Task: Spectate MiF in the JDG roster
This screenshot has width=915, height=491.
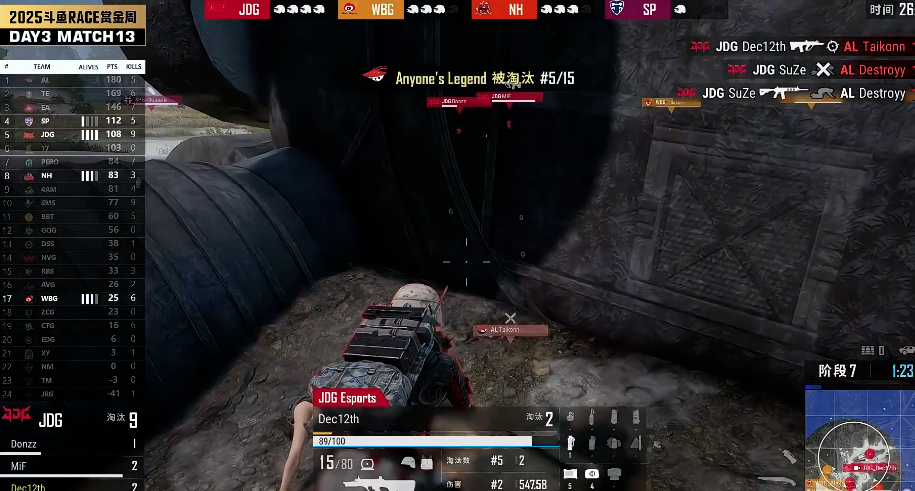Action: click(x=72, y=465)
